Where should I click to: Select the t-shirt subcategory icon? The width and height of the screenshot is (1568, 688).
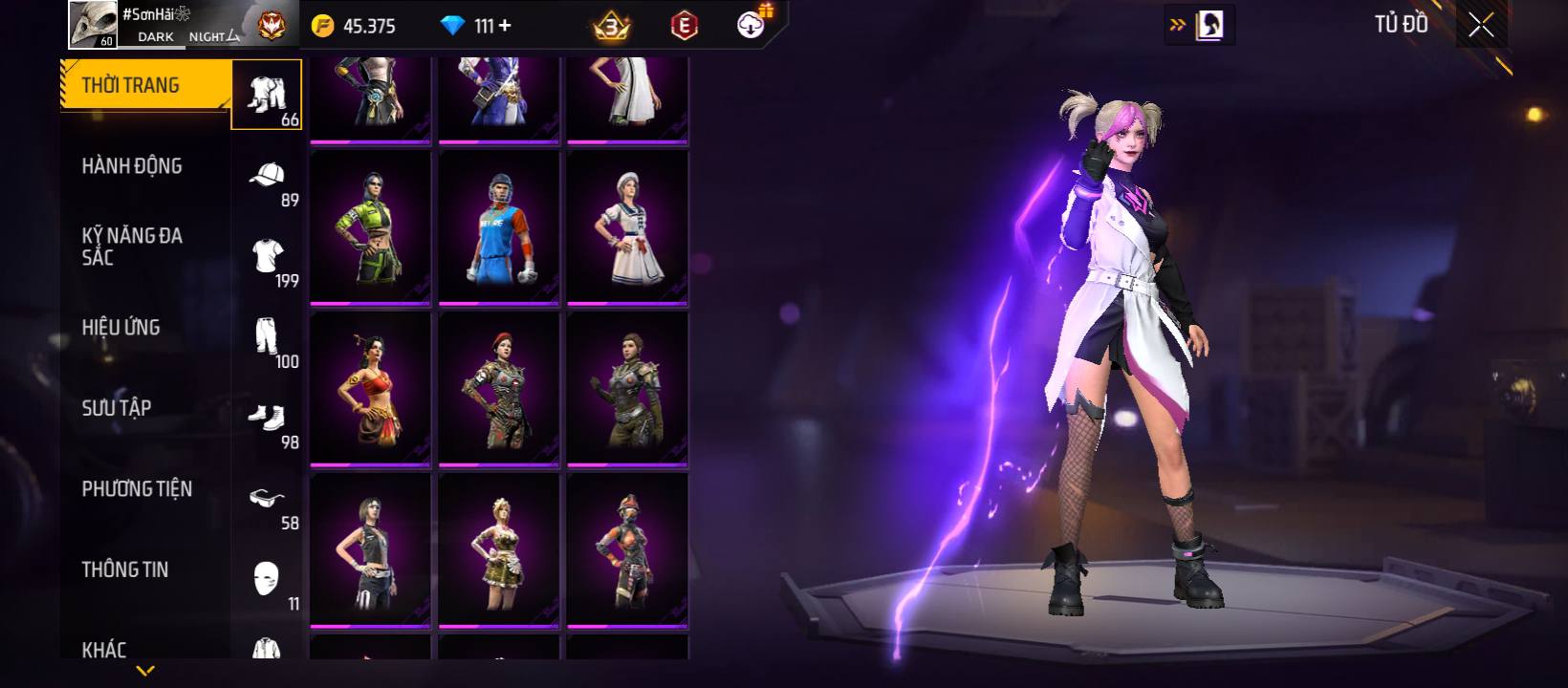268,256
